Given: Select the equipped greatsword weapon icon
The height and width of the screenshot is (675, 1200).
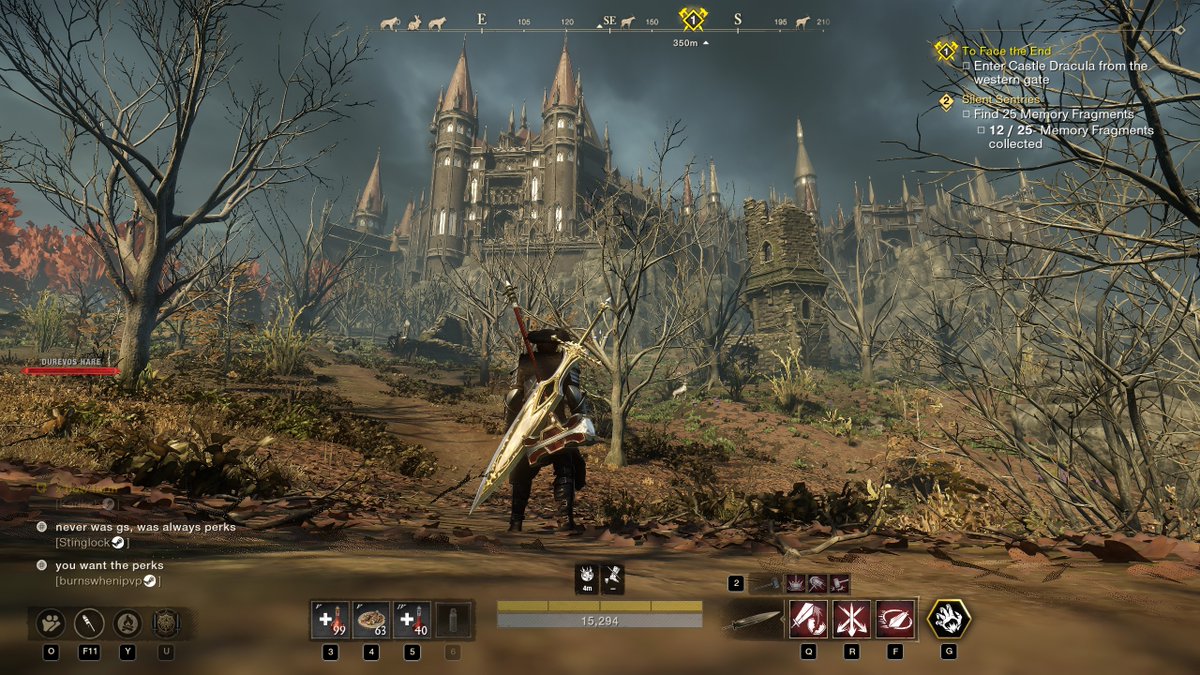Looking at the screenshot, I should (x=754, y=620).
